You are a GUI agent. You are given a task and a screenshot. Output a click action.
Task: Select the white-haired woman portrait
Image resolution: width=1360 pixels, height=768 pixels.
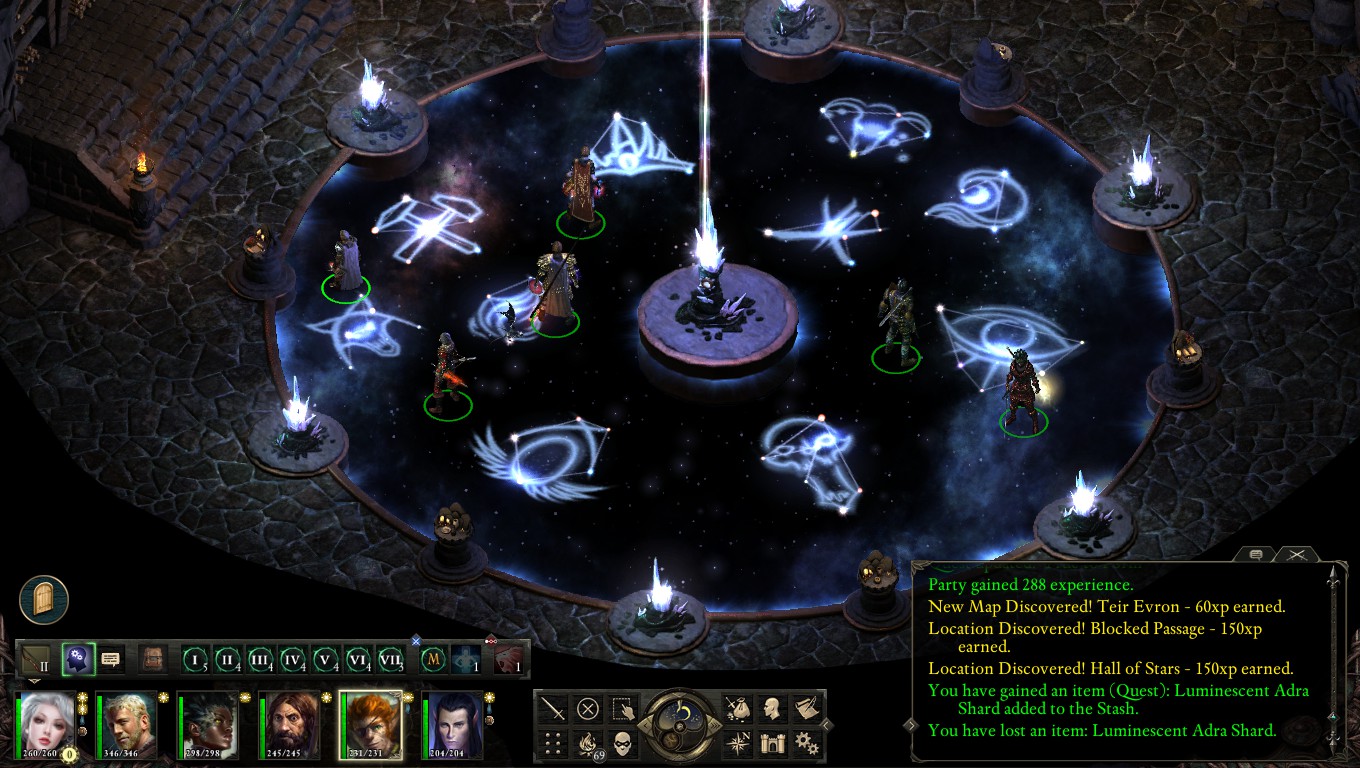click(46, 723)
